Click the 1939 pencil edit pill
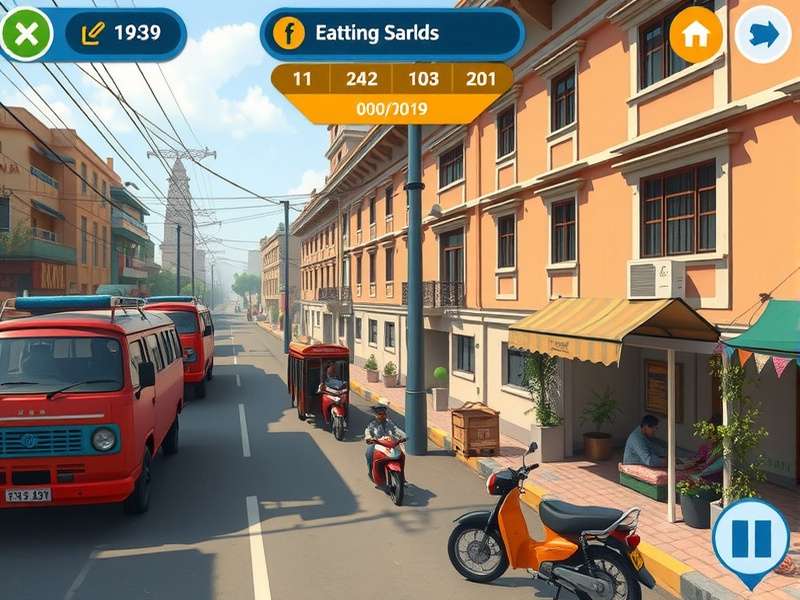Viewport: 800px width, 600px height. 124,34
